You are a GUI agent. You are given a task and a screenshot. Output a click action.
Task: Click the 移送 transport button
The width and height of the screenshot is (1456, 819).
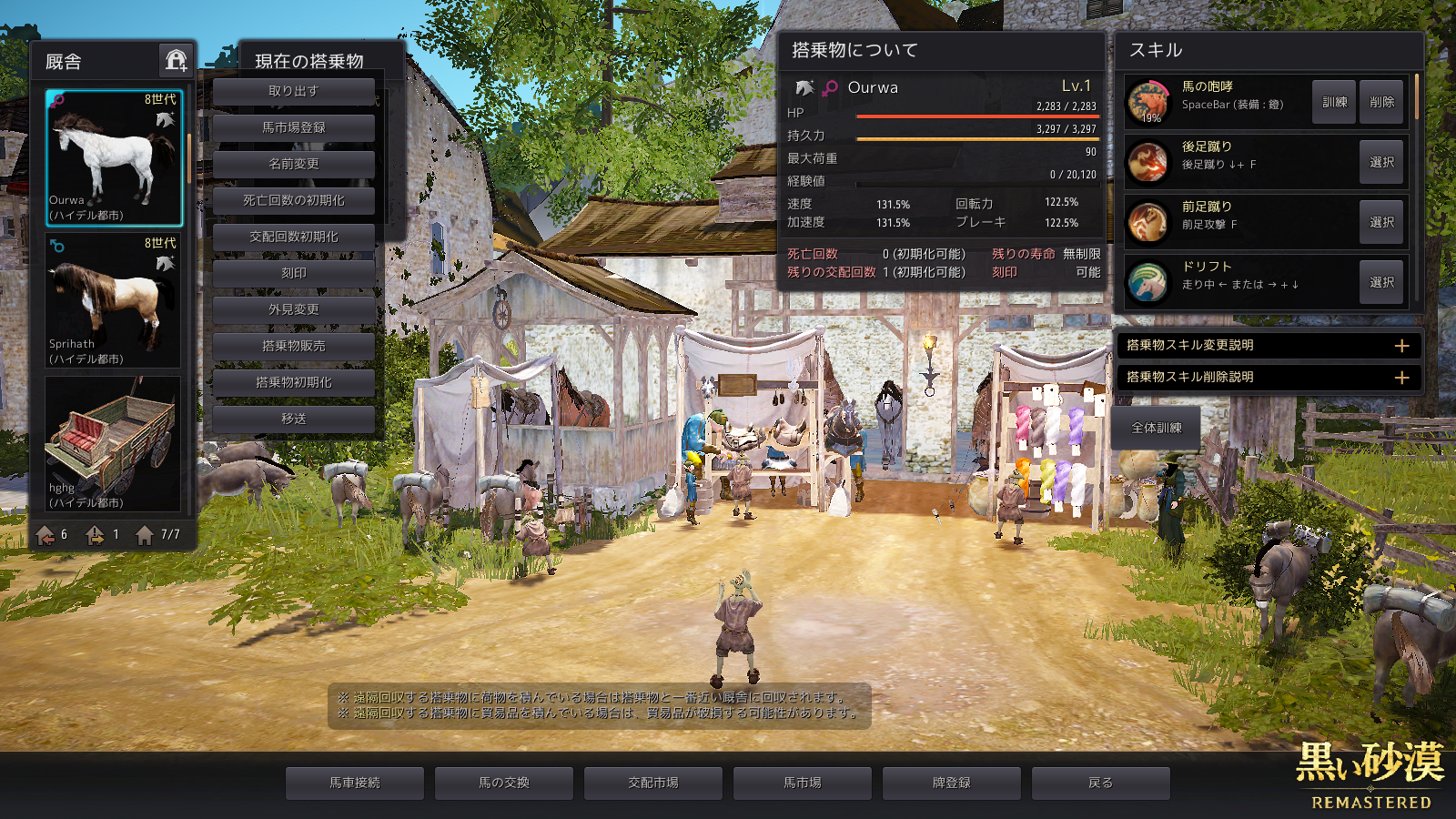coord(293,419)
